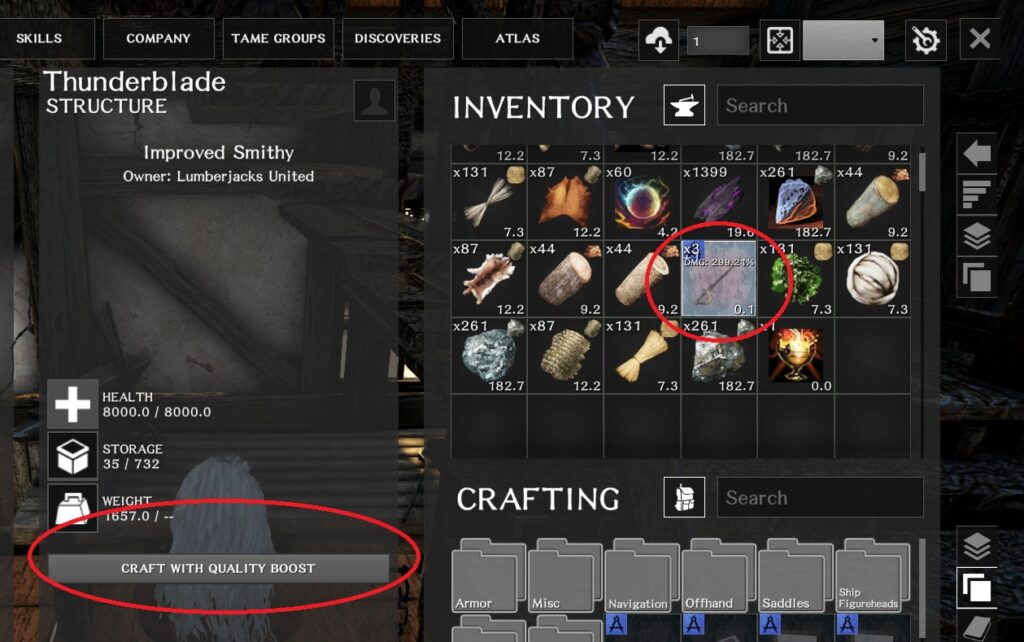Open the Tame Groups tab
The height and width of the screenshot is (642, 1024).
278,39
